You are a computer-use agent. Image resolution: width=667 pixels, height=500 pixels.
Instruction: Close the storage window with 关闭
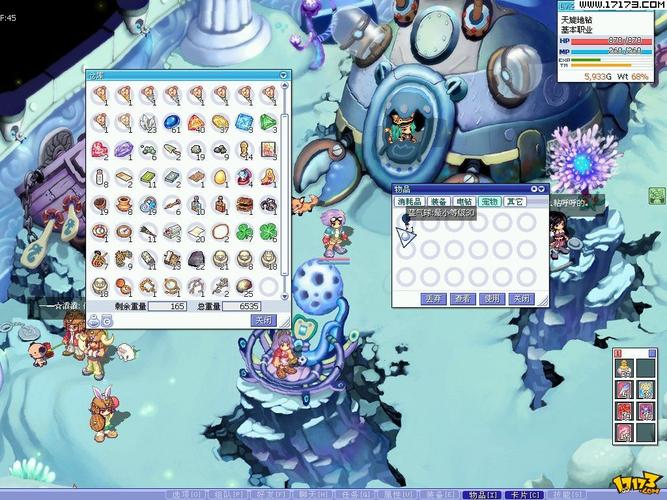pos(263,320)
